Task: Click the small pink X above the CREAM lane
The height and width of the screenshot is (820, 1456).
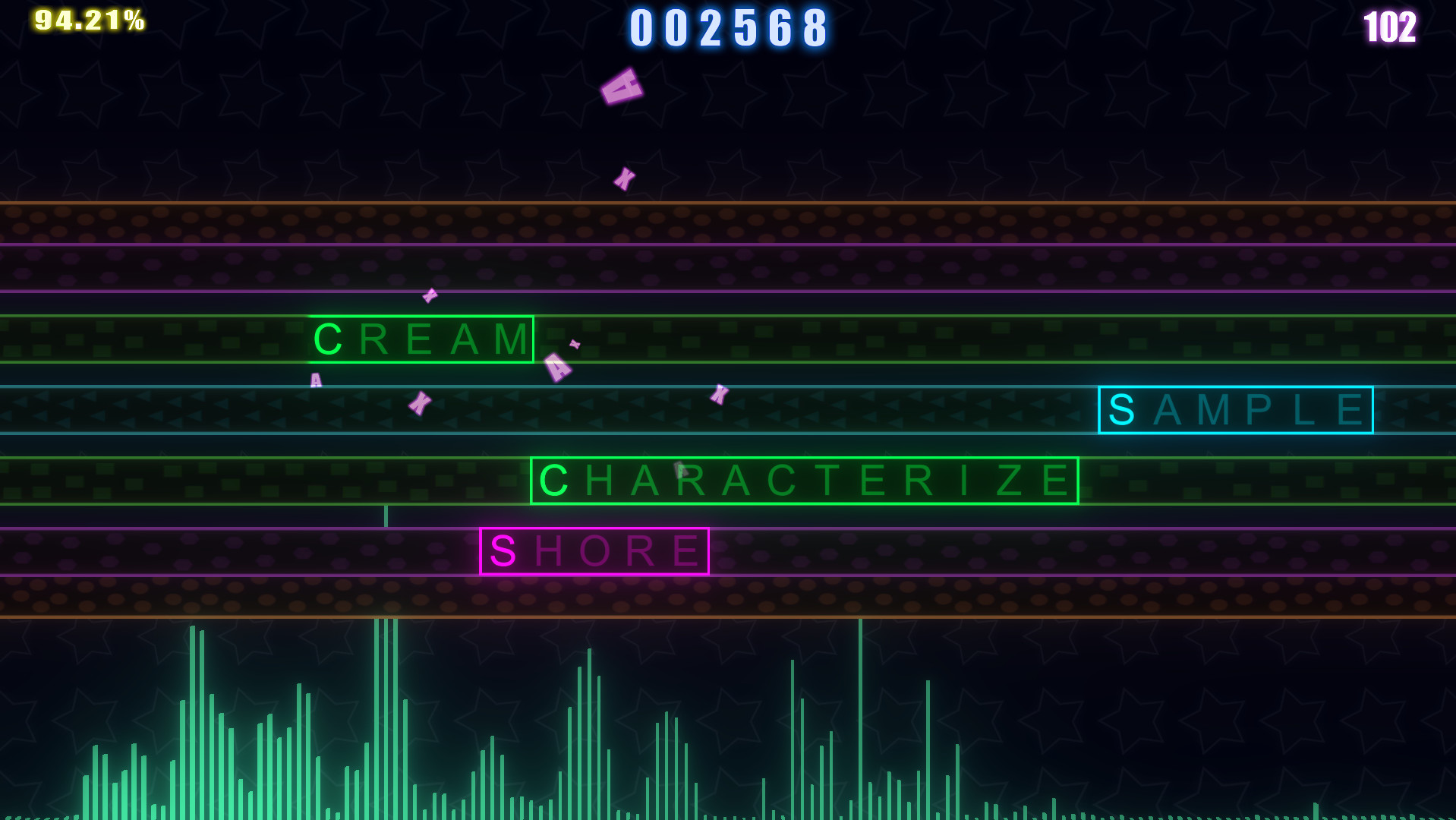Action: point(429,295)
